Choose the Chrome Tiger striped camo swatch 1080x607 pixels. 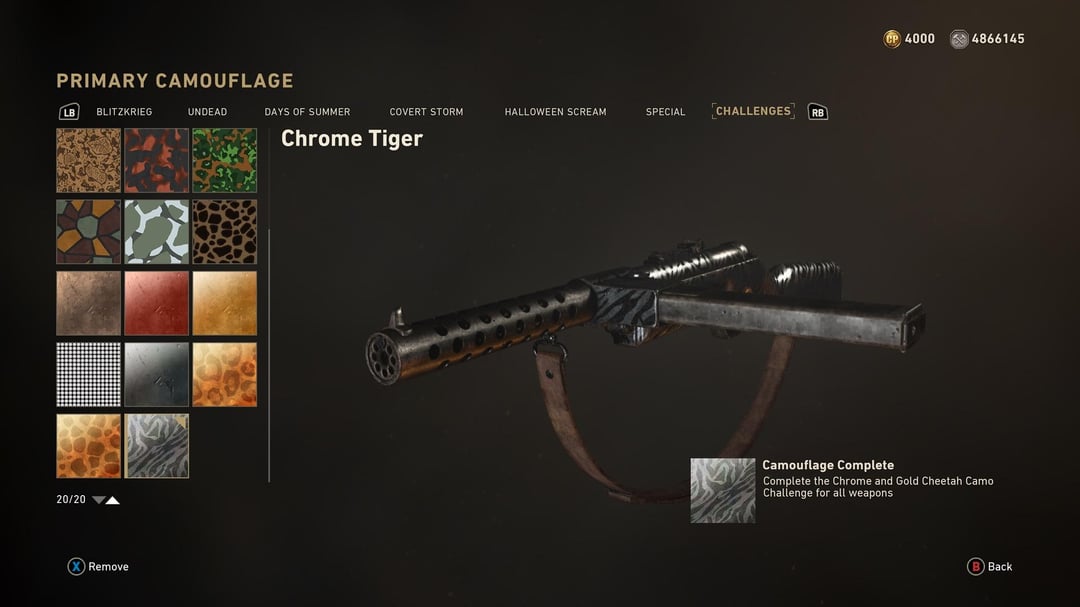tap(156, 446)
